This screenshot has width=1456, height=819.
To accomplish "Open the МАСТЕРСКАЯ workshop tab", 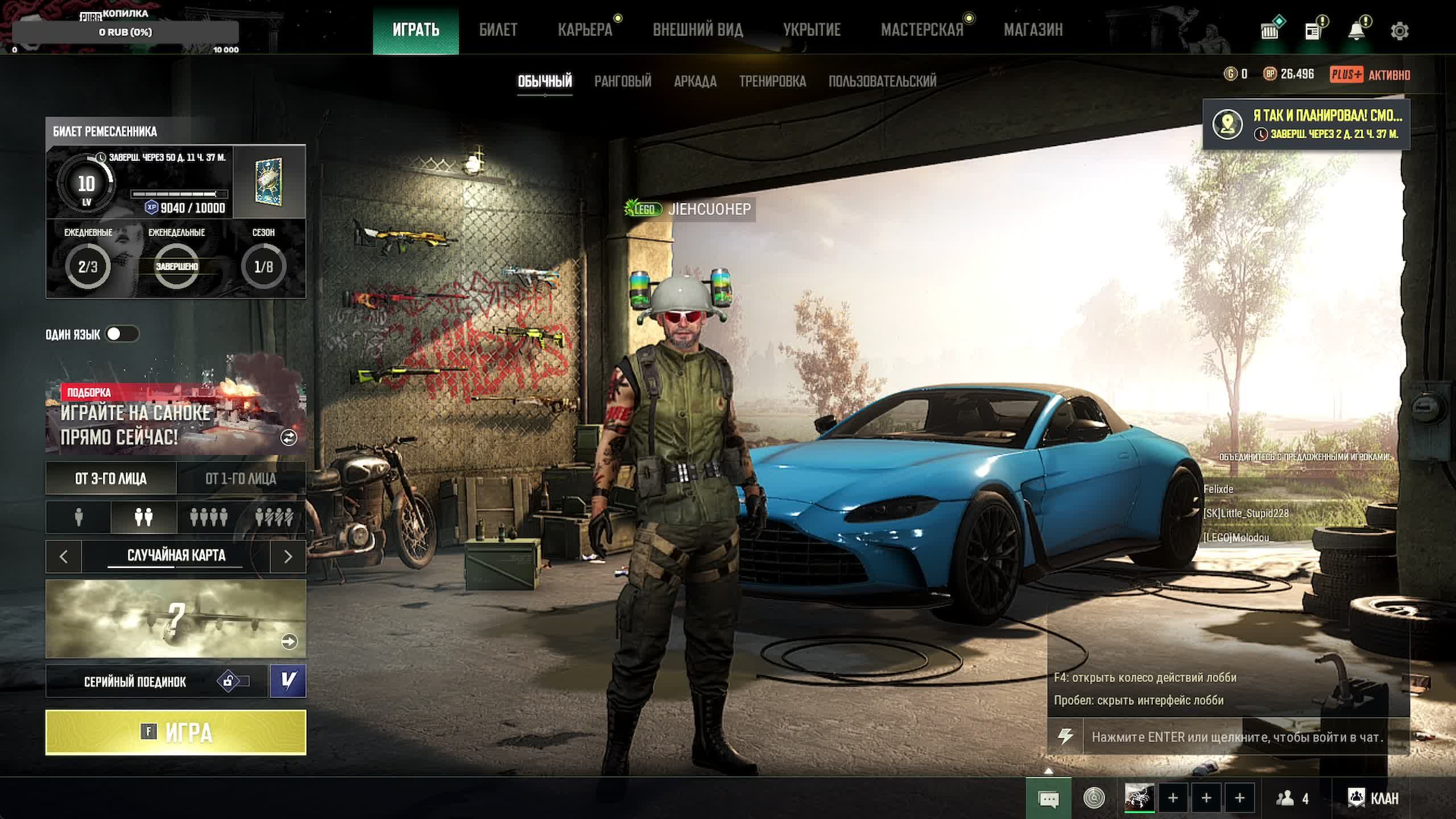I will pos(922,30).
